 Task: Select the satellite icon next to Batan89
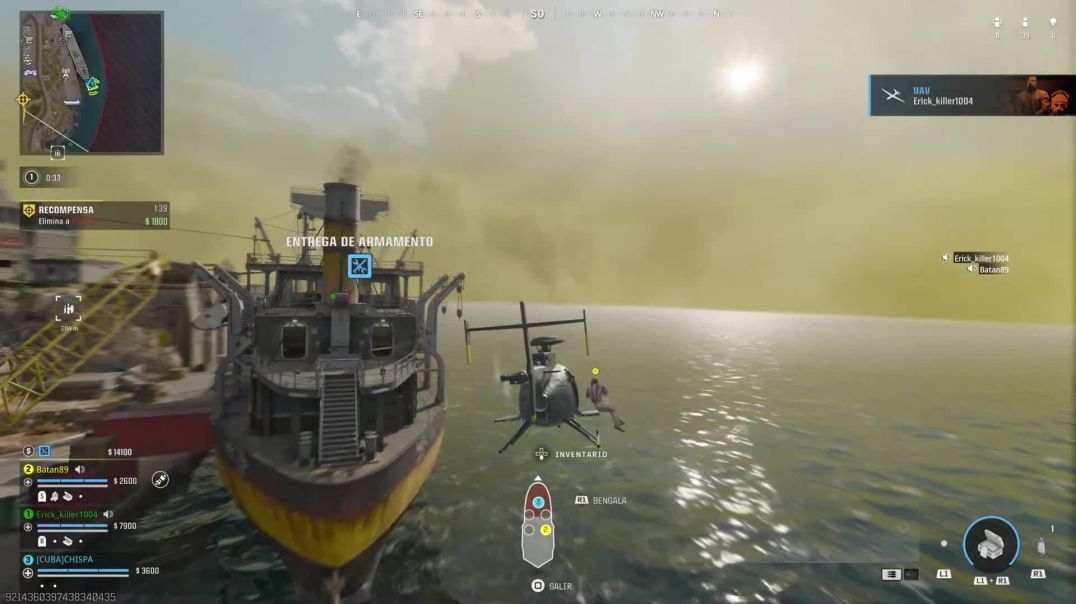pyautogui.click(x=160, y=480)
